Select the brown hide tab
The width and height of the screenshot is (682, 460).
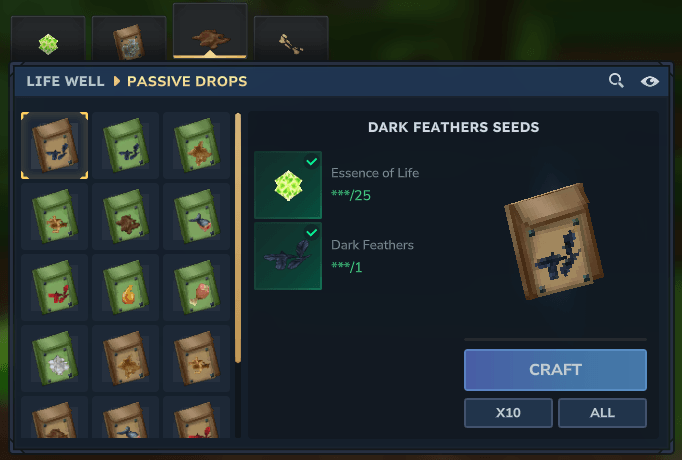coord(209,38)
